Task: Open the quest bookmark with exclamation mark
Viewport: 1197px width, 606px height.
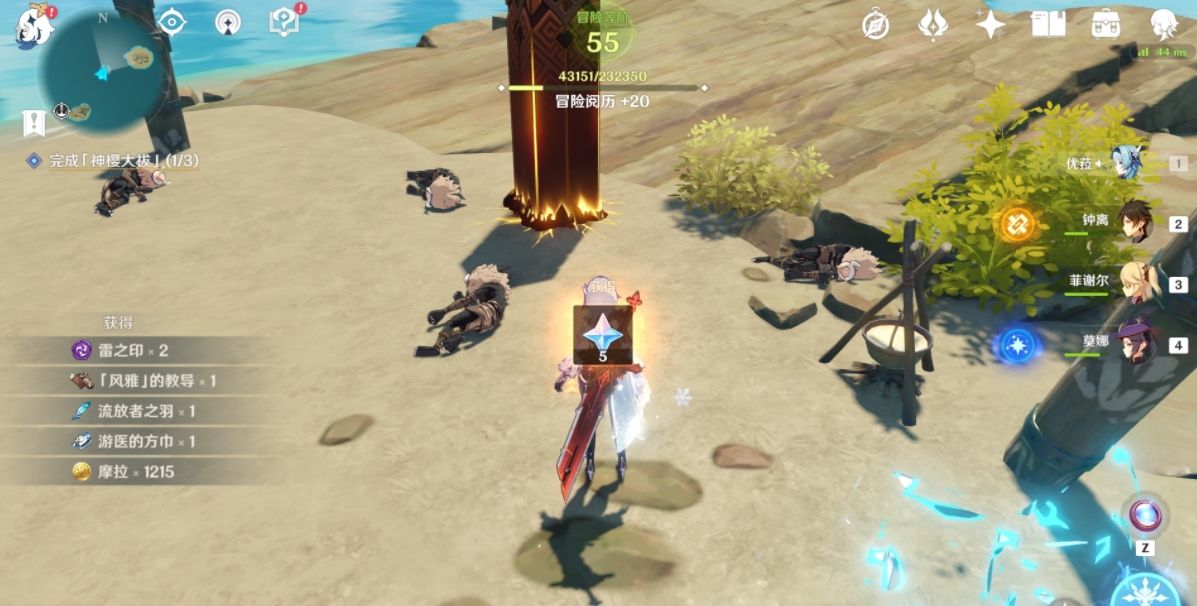Action: pyautogui.click(x=34, y=123)
